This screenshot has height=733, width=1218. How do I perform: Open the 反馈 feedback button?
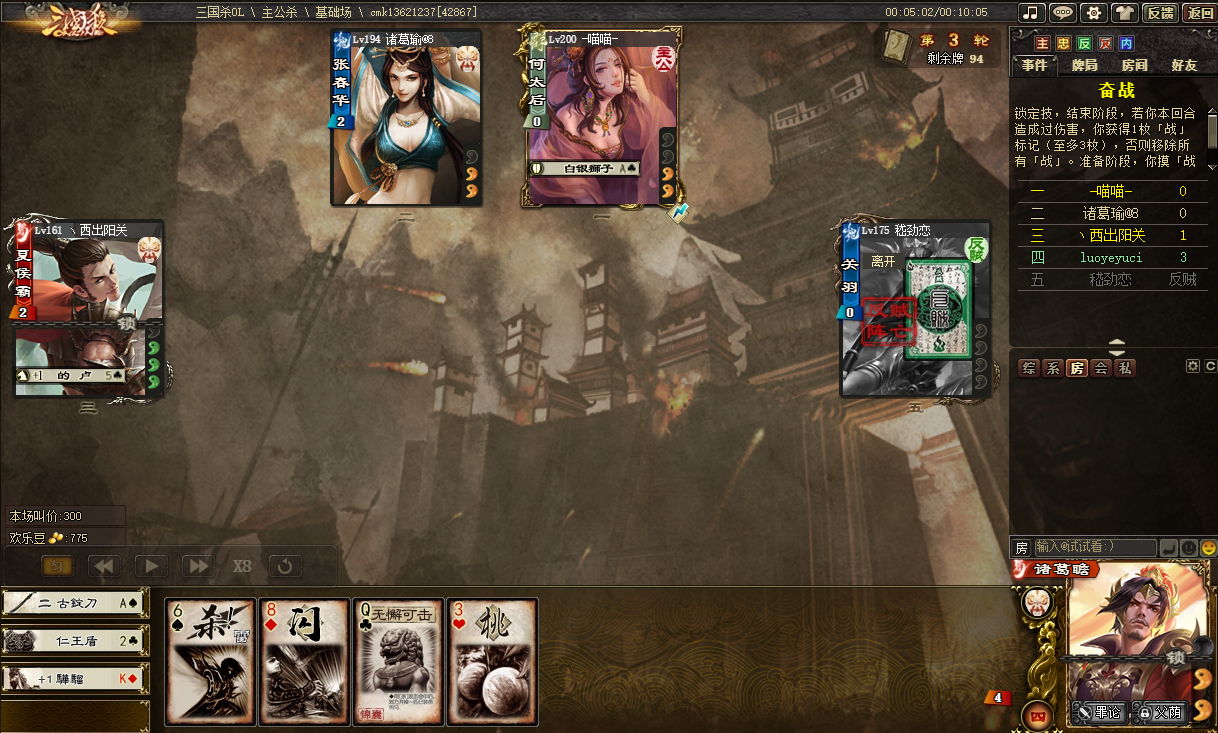[1160, 13]
